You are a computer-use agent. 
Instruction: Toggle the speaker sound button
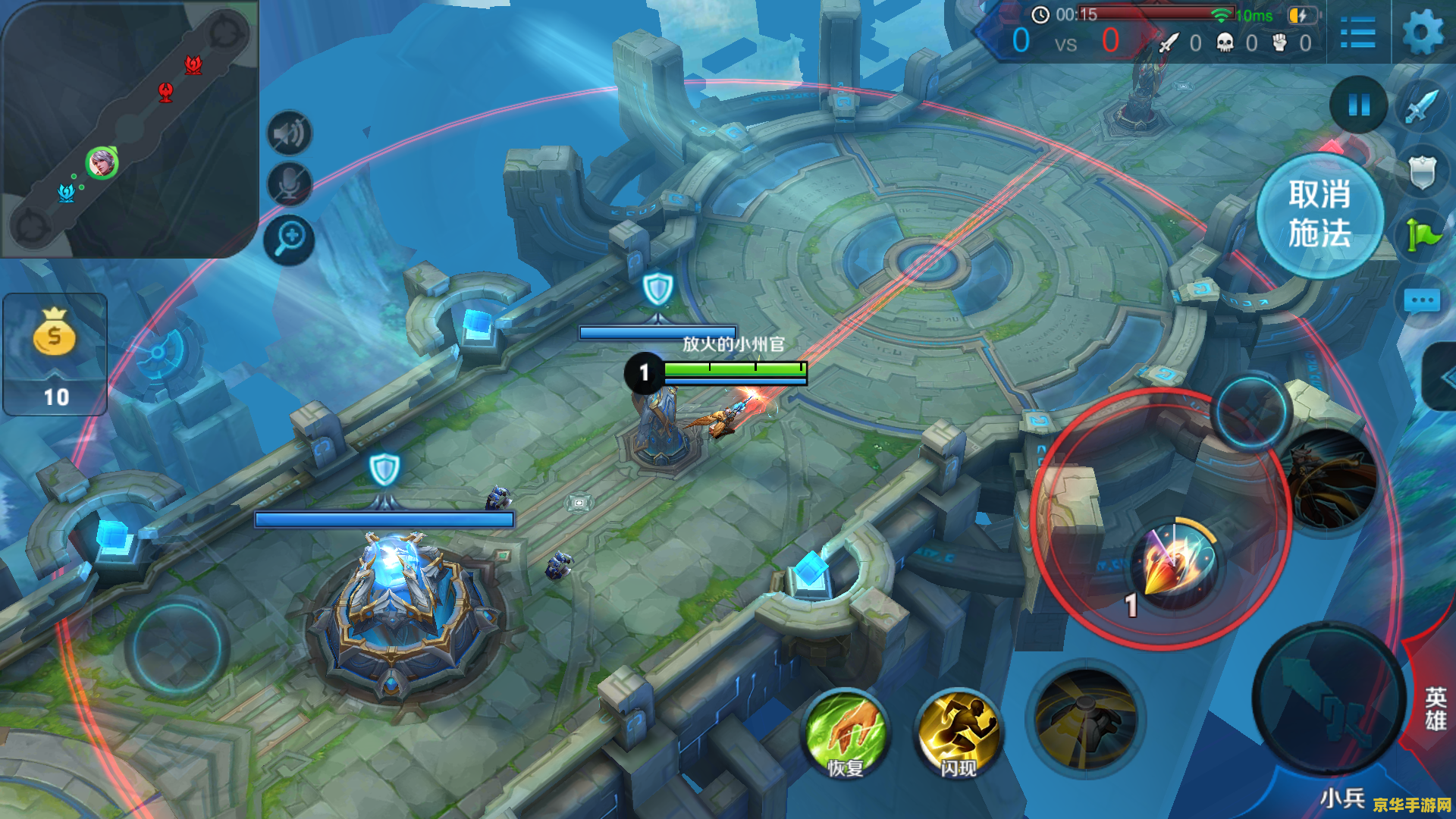290,134
